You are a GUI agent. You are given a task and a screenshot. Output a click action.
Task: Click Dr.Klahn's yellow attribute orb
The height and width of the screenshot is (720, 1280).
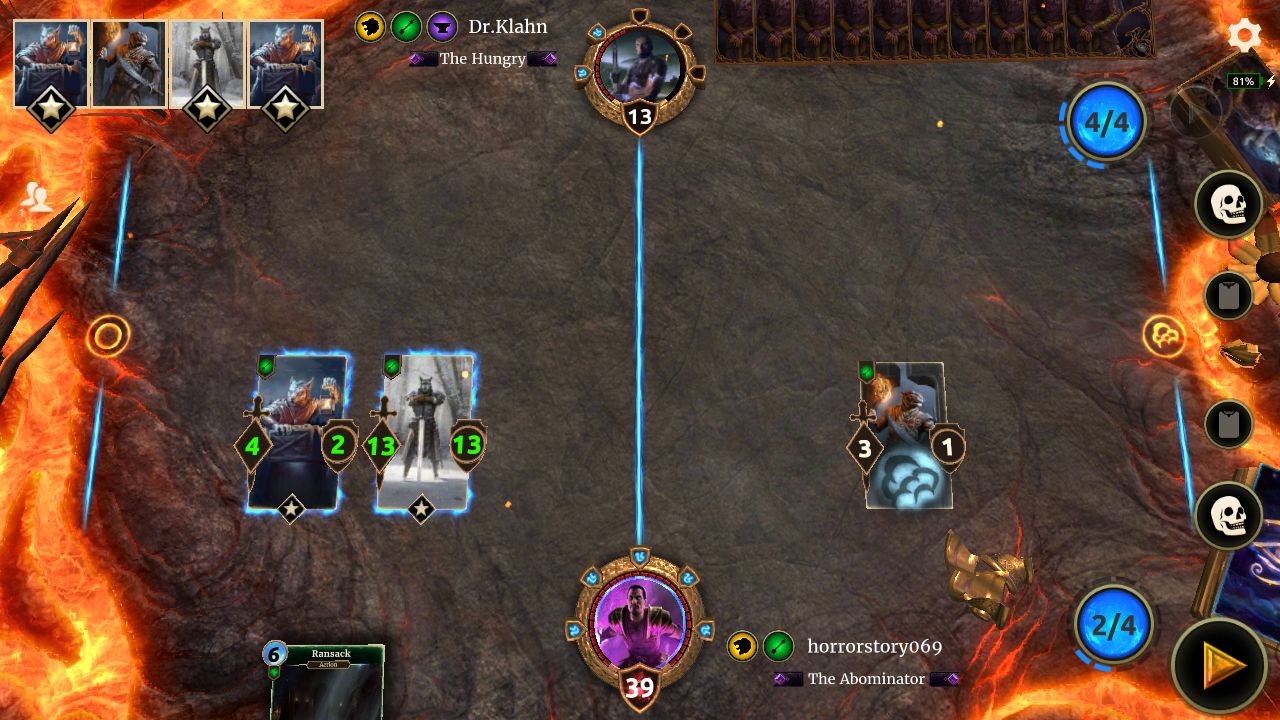point(369,27)
